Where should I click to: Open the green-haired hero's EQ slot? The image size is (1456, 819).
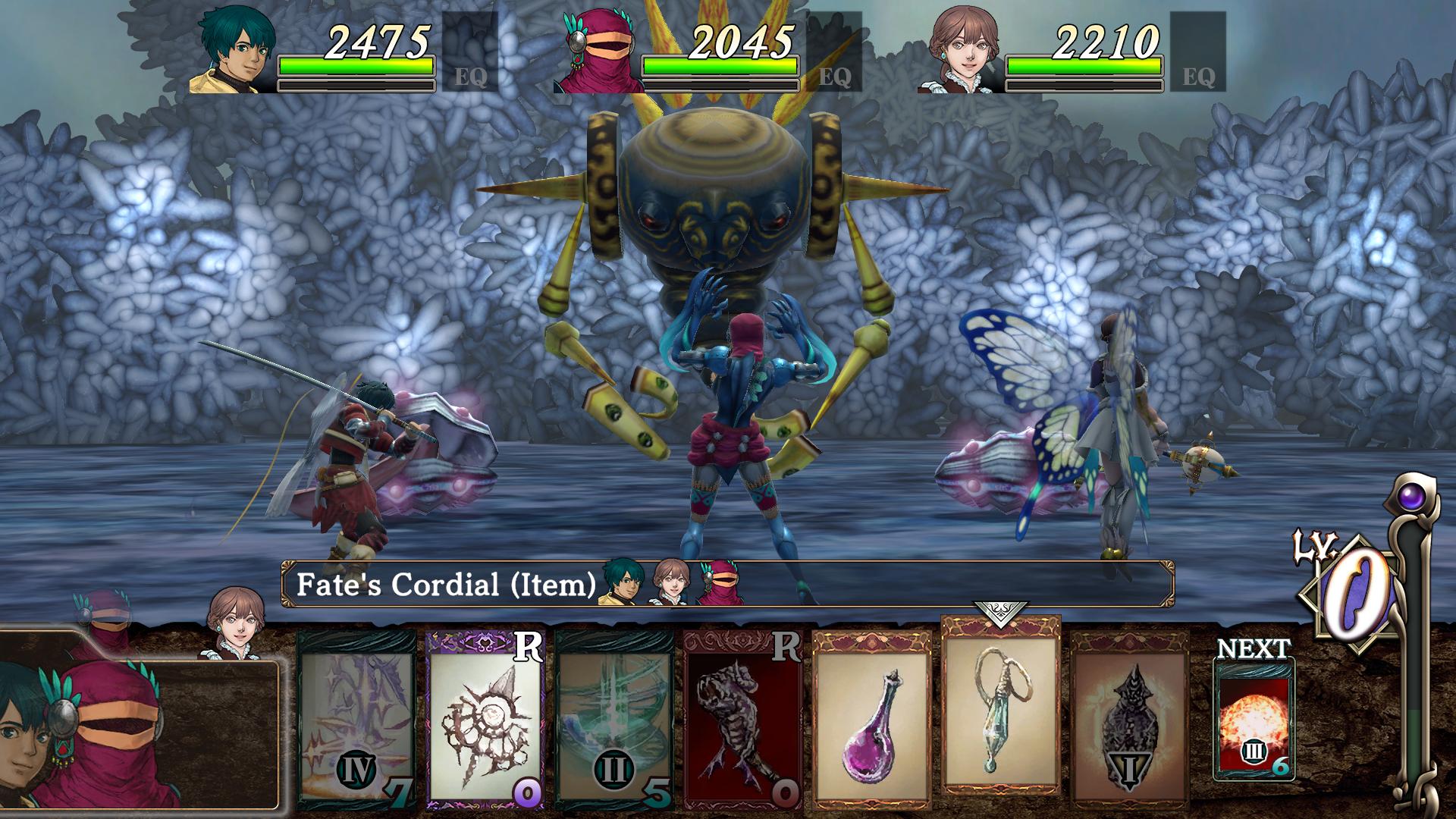pos(469,52)
